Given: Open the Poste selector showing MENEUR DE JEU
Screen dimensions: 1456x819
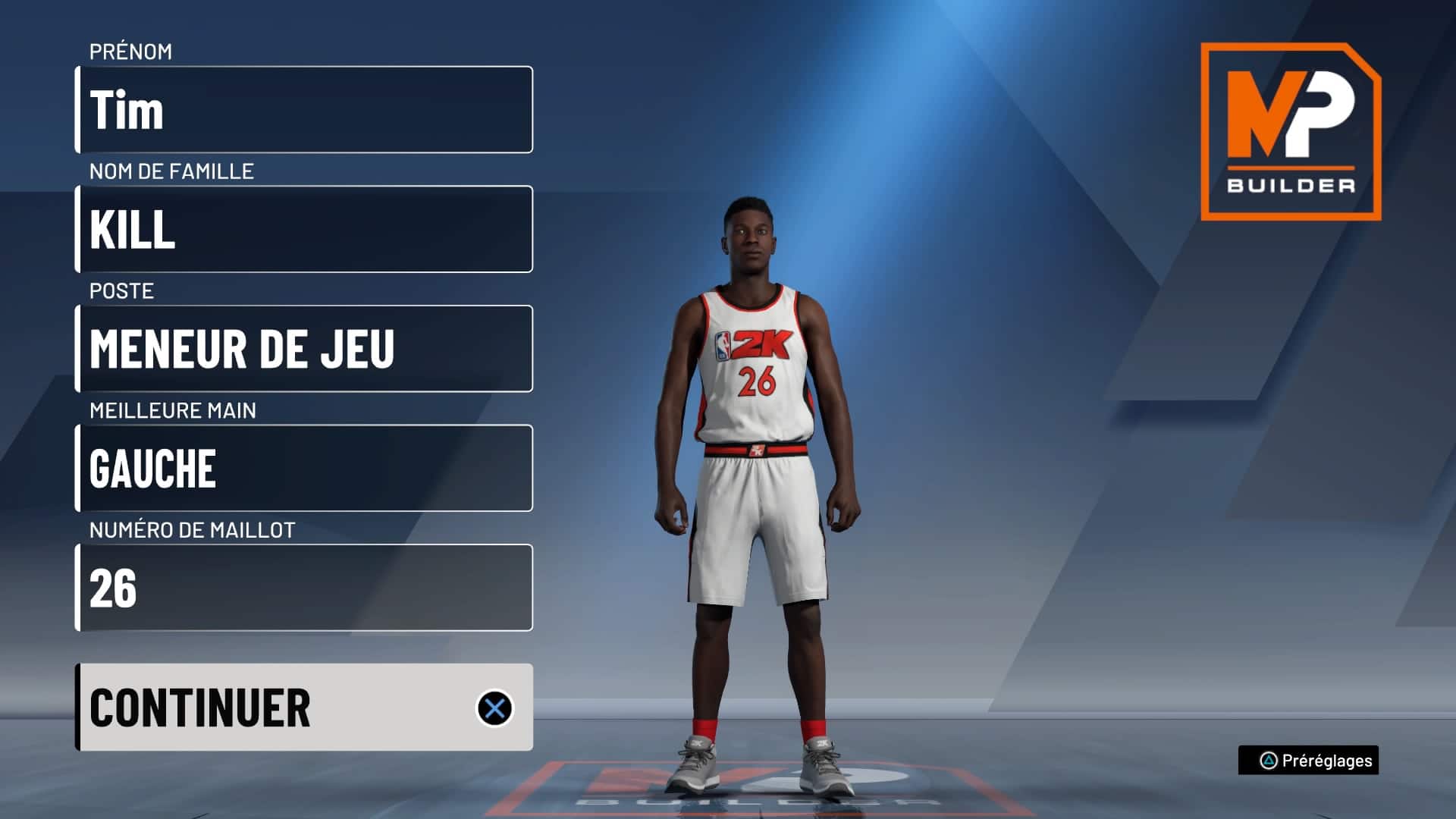Looking at the screenshot, I should (303, 348).
